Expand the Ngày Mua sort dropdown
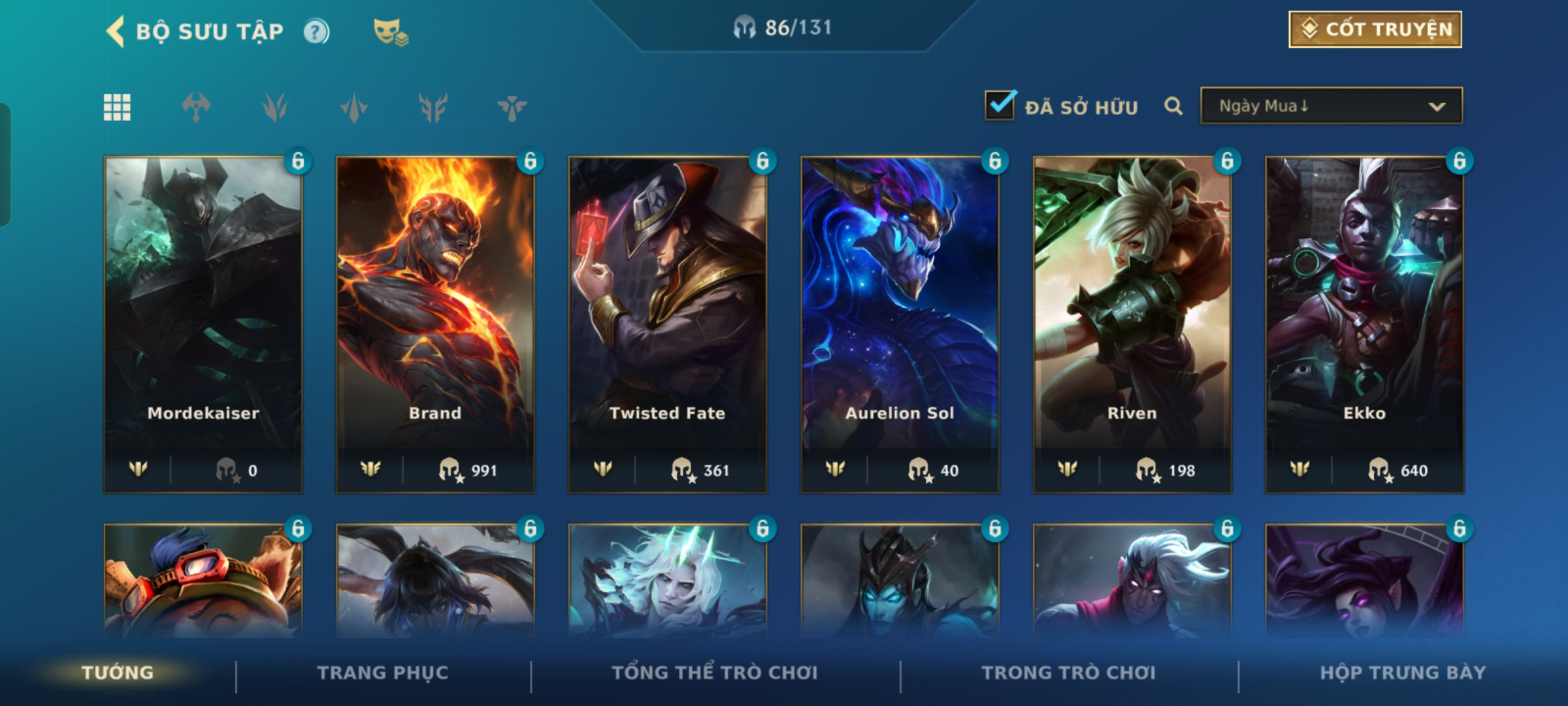The height and width of the screenshot is (706, 1568). tap(1331, 106)
